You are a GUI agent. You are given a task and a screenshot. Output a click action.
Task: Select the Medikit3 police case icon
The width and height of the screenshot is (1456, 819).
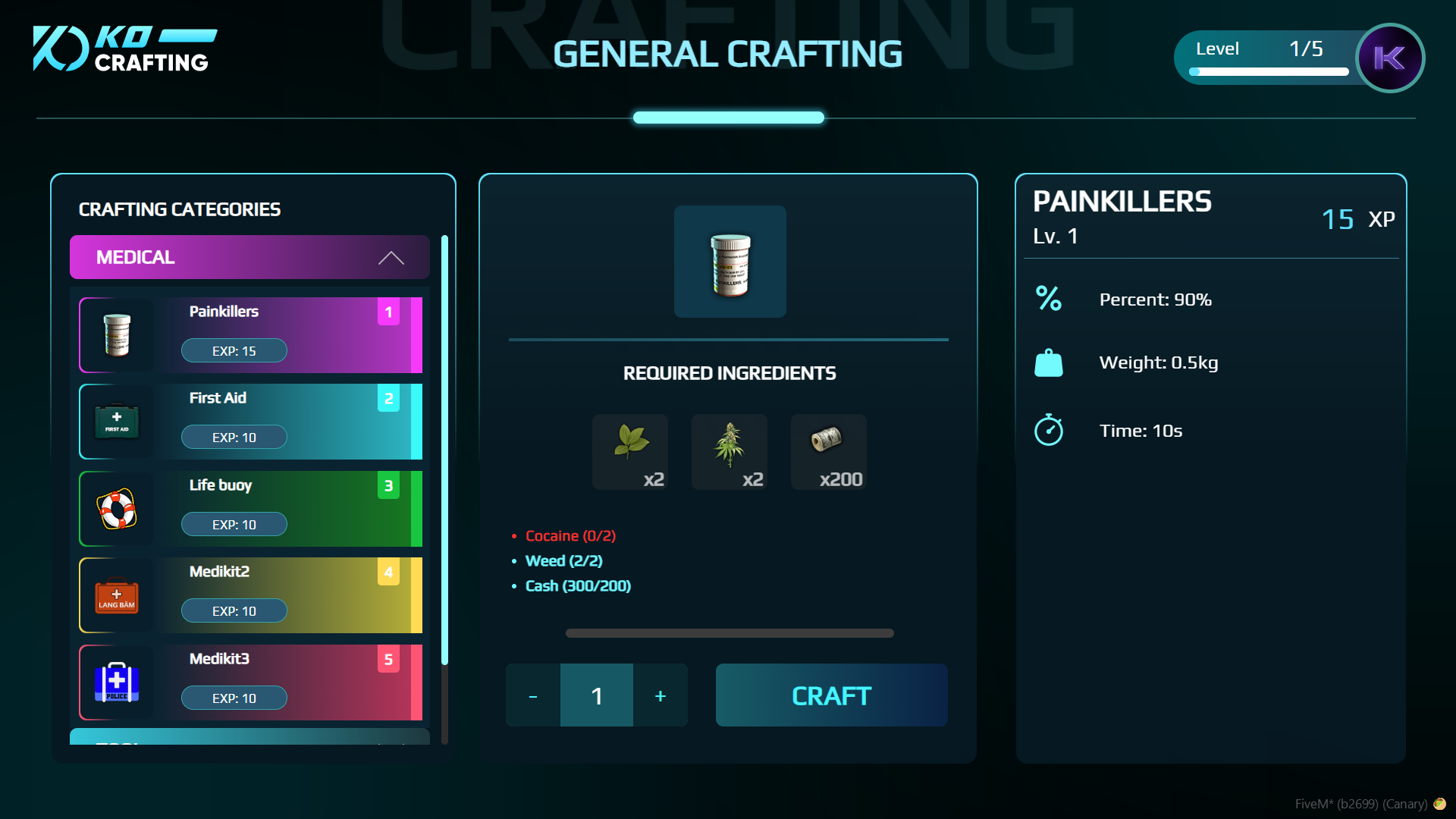[x=115, y=682]
